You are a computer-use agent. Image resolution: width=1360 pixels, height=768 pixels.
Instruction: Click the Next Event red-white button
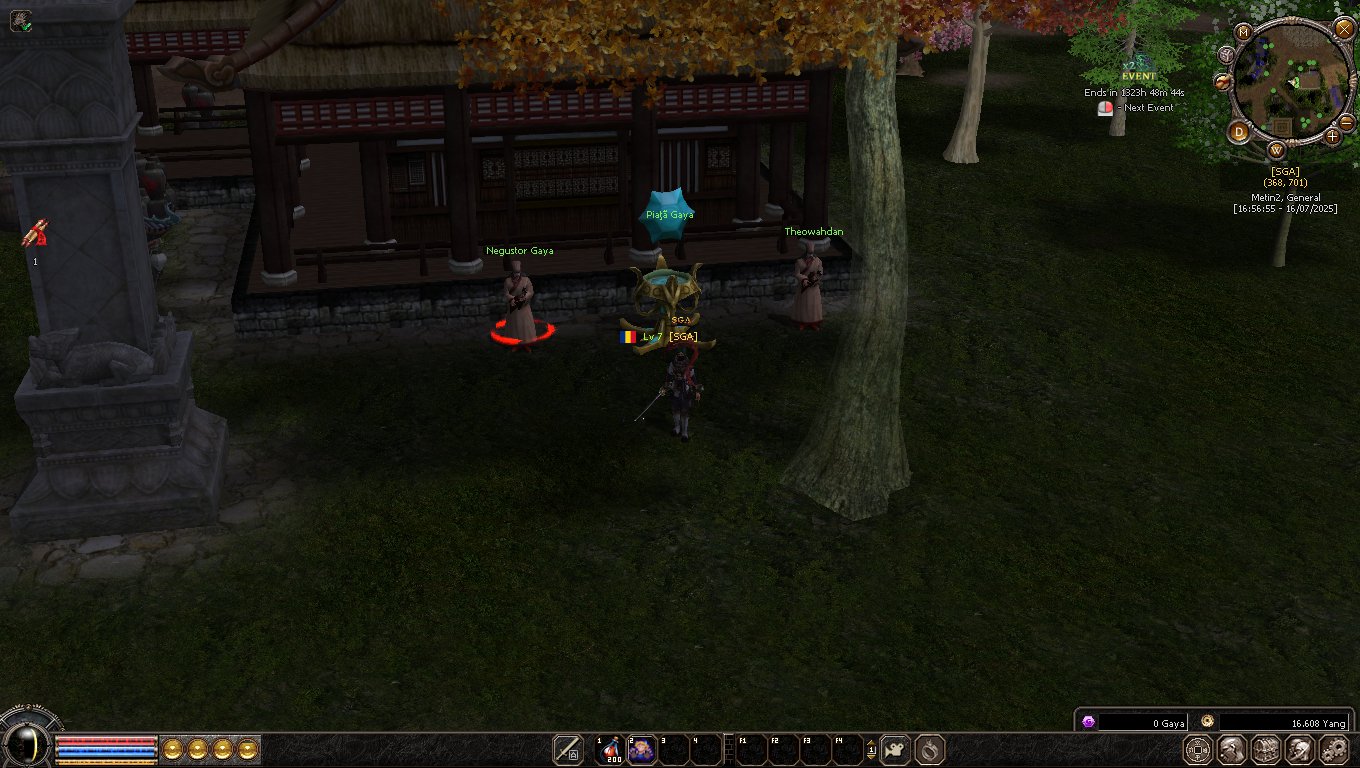tap(1105, 108)
